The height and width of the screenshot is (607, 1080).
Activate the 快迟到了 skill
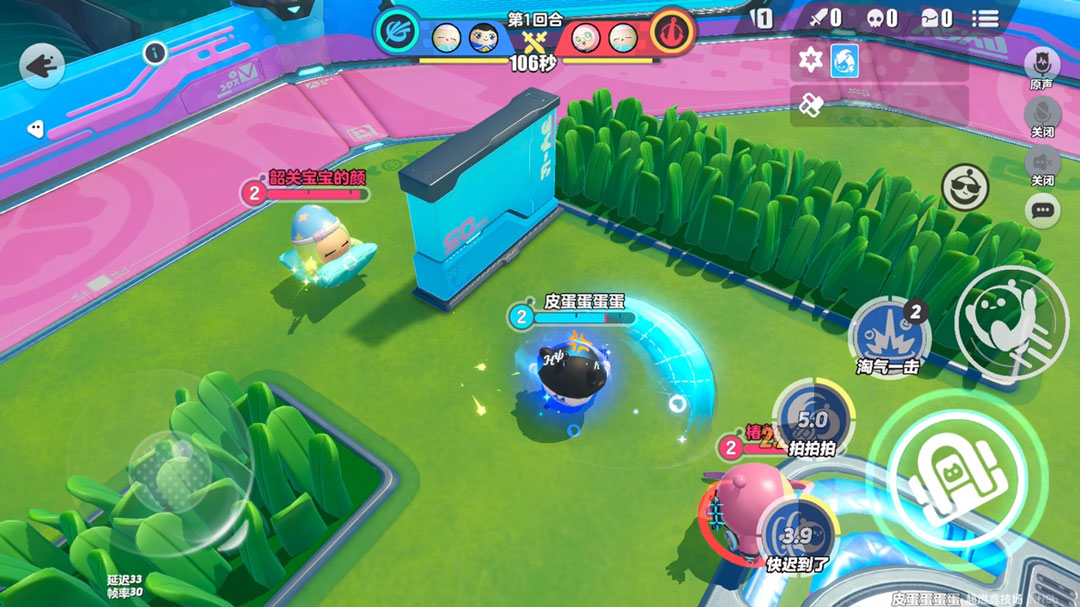797,535
